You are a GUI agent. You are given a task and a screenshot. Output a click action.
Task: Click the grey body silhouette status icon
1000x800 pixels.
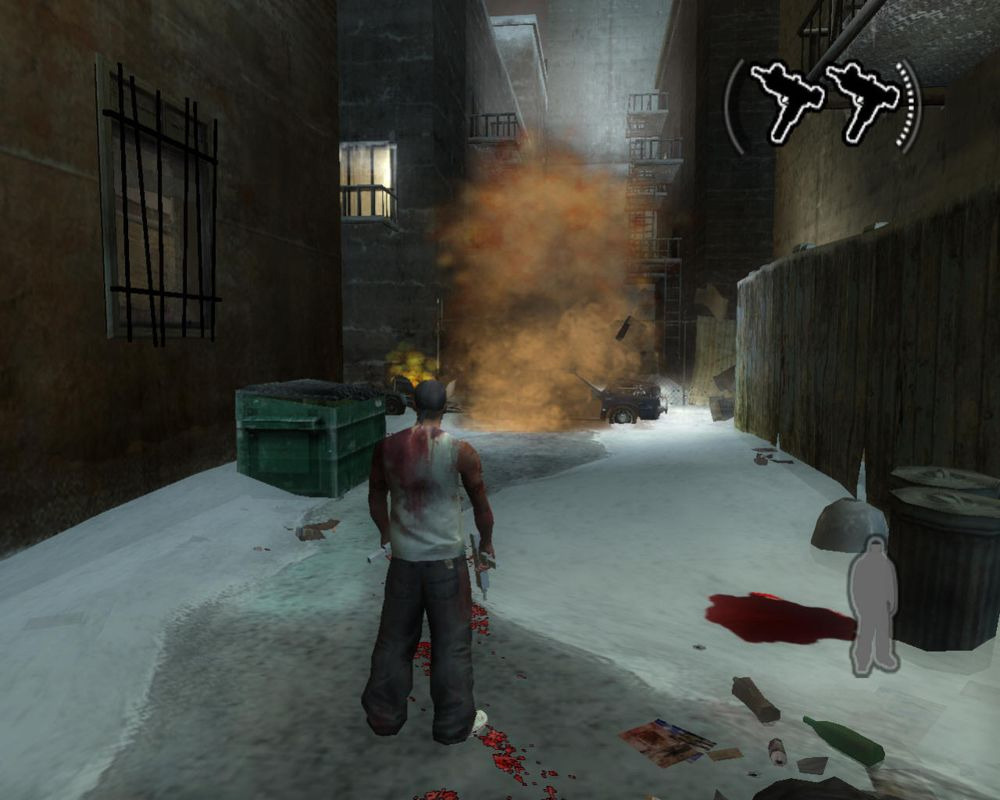(x=872, y=605)
